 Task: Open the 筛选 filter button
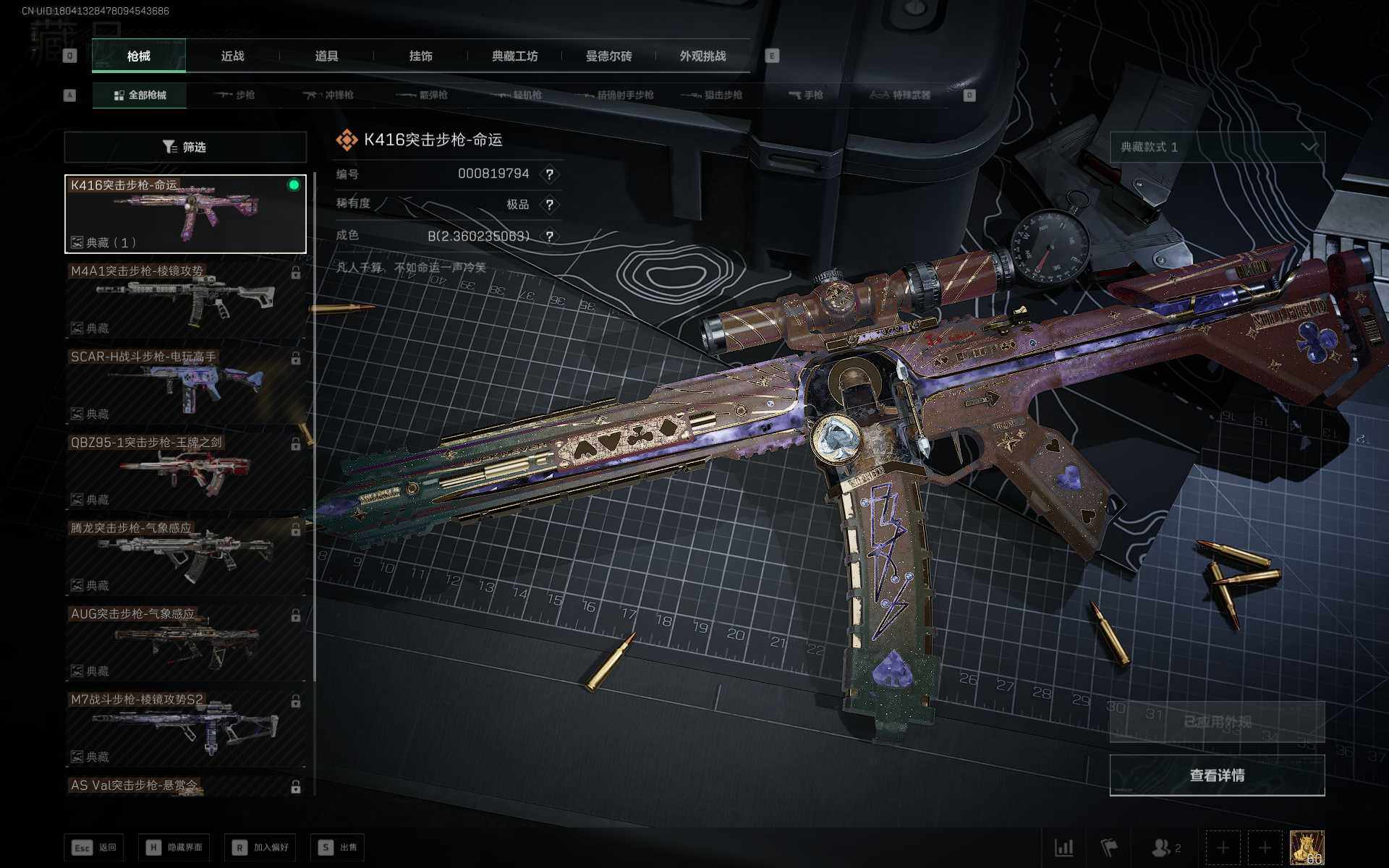[185, 147]
